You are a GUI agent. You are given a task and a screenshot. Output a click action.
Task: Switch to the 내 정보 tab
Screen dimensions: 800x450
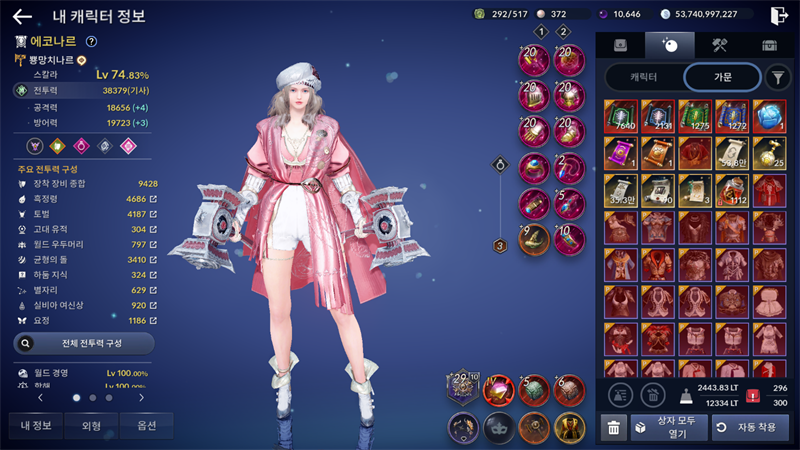35,425
